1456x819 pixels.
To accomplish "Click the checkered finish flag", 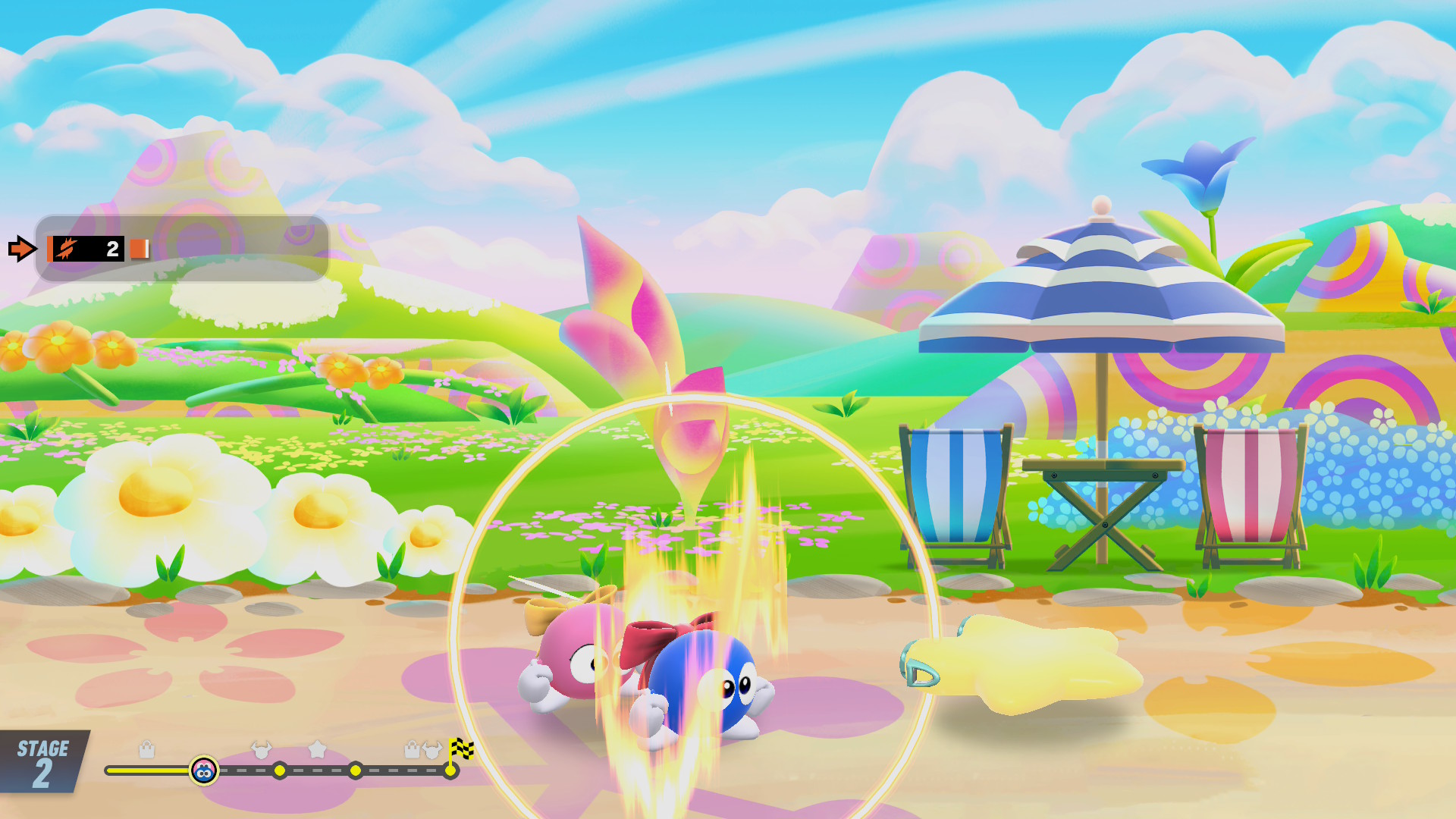I will click(460, 749).
